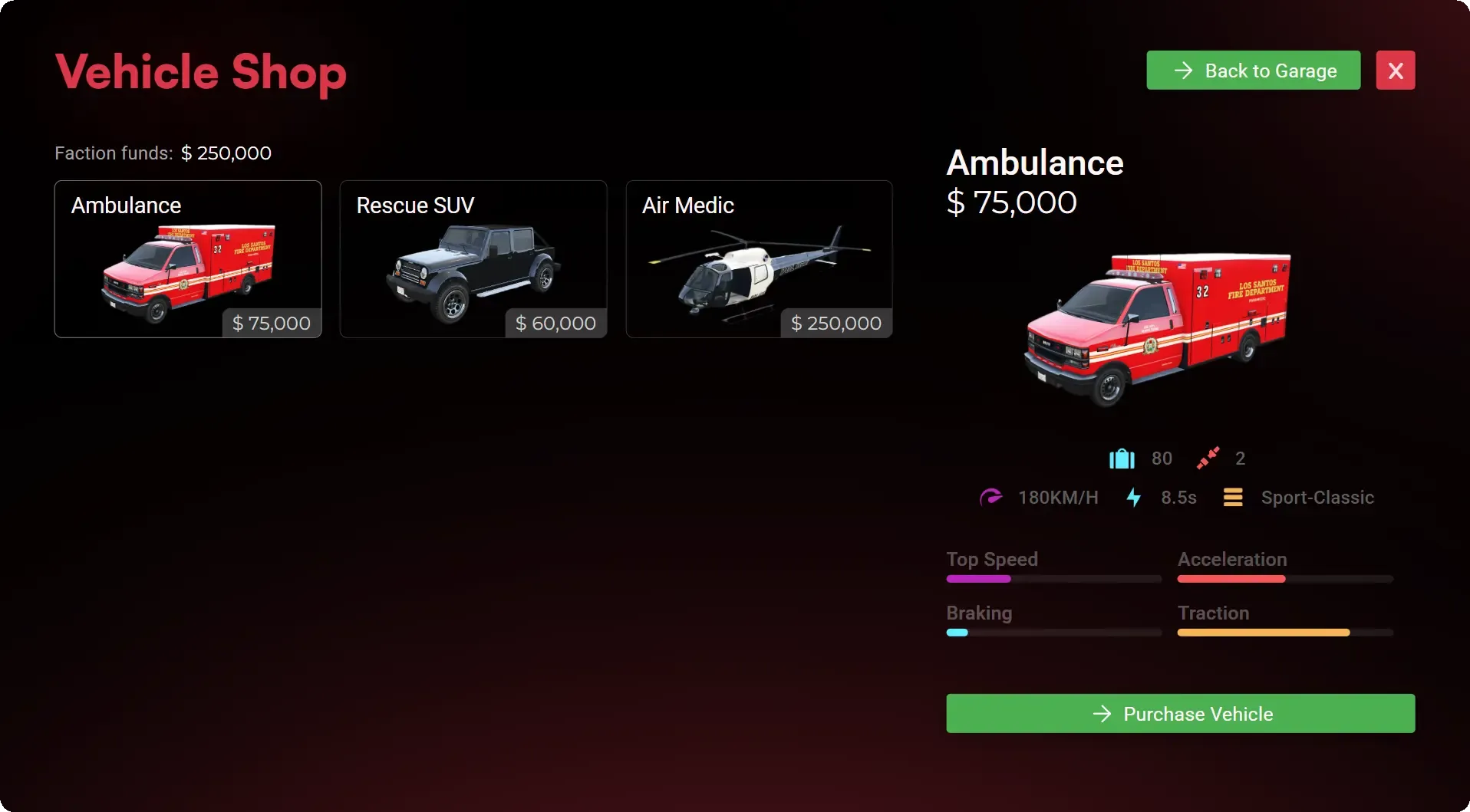This screenshot has width=1470, height=812.
Task: Click the arrow icon inside Purchase Vehicle
Action: click(1101, 713)
